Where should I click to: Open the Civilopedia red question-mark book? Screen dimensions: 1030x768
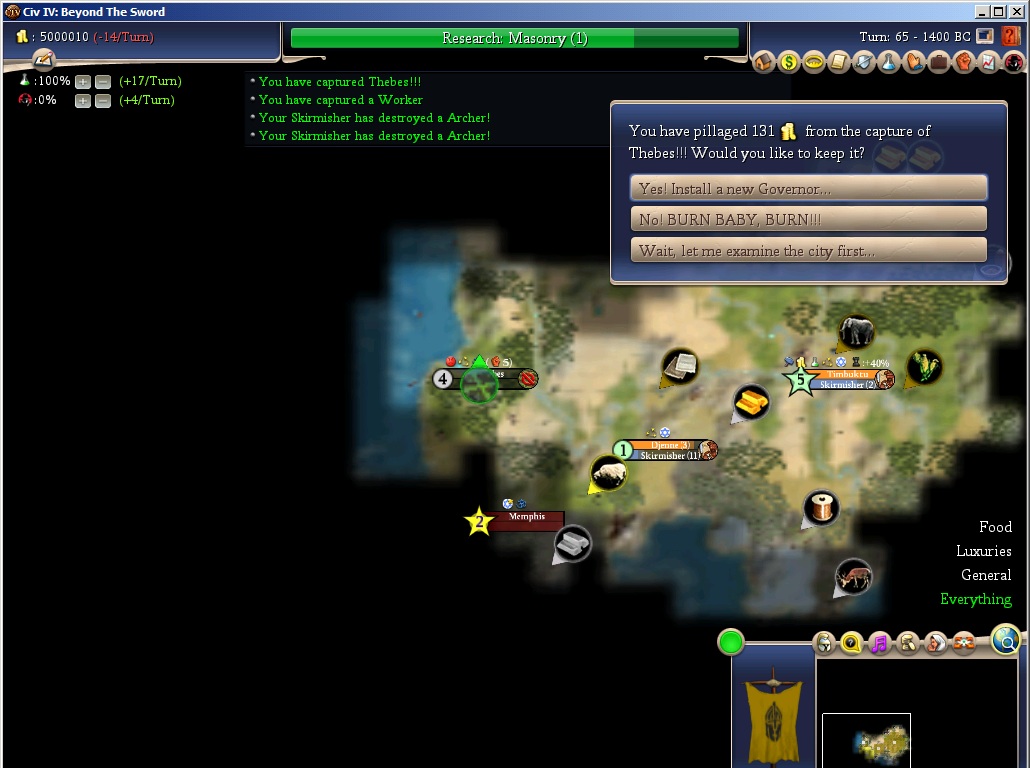tap(1011, 36)
